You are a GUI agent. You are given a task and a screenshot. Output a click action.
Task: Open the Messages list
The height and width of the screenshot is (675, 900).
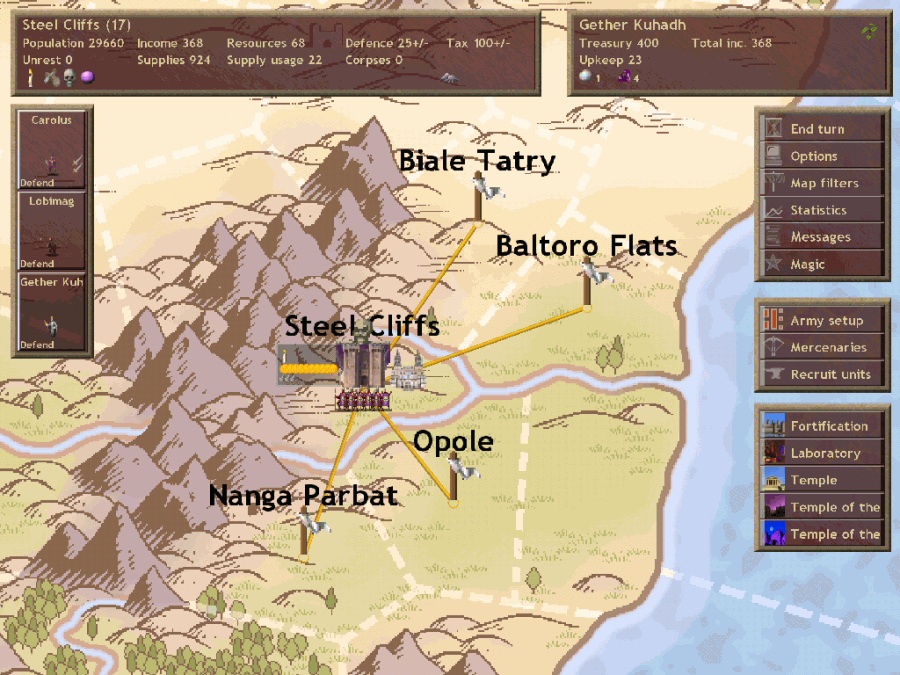pyautogui.click(x=822, y=237)
